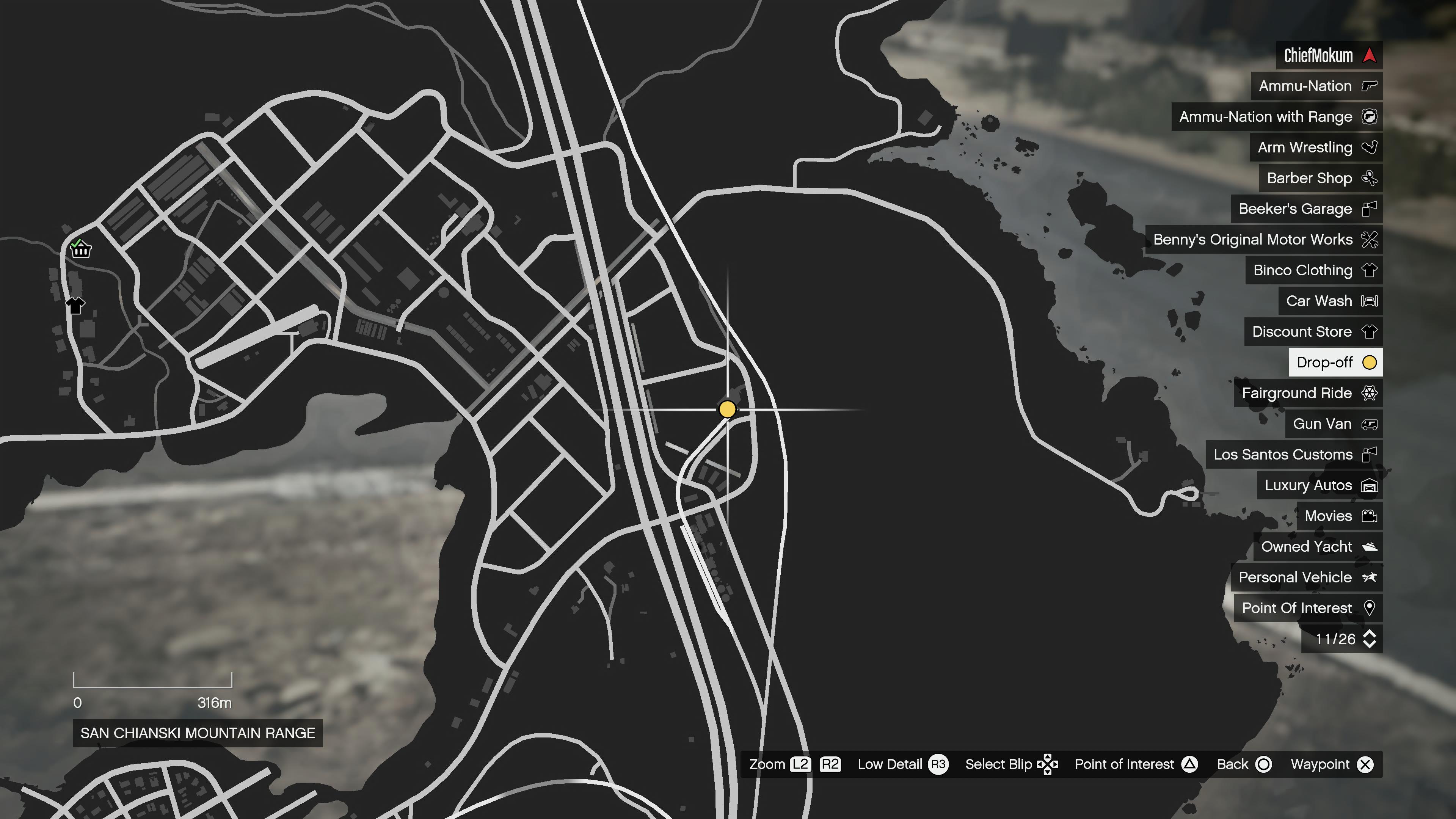This screenshot has width=1456, height=819.
Task: Choose Binco Clothing from the legend
Action: coord(1313,270)
